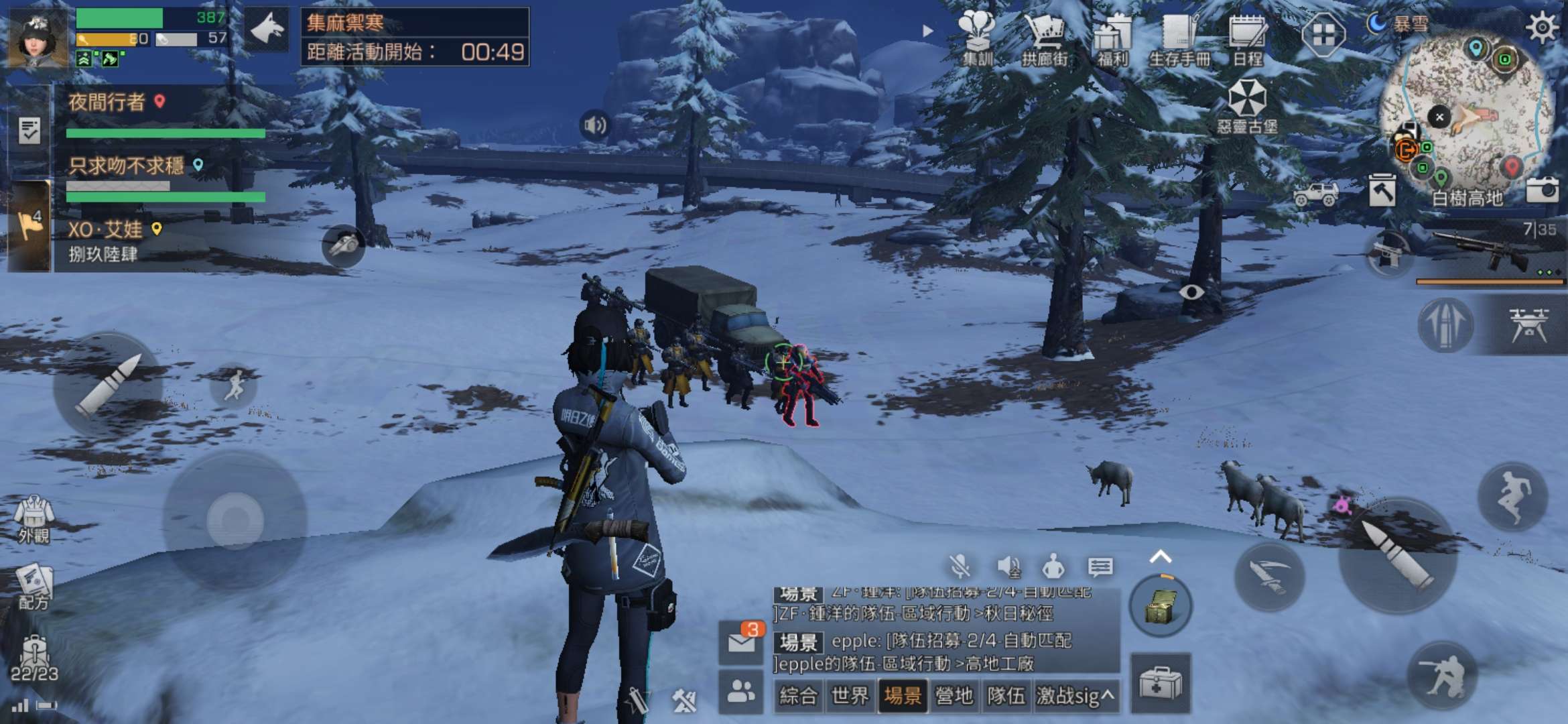1568x724 pixels.
Task: Summon the vehicle with the jeep icon
Action: [x=1315, y=194]
